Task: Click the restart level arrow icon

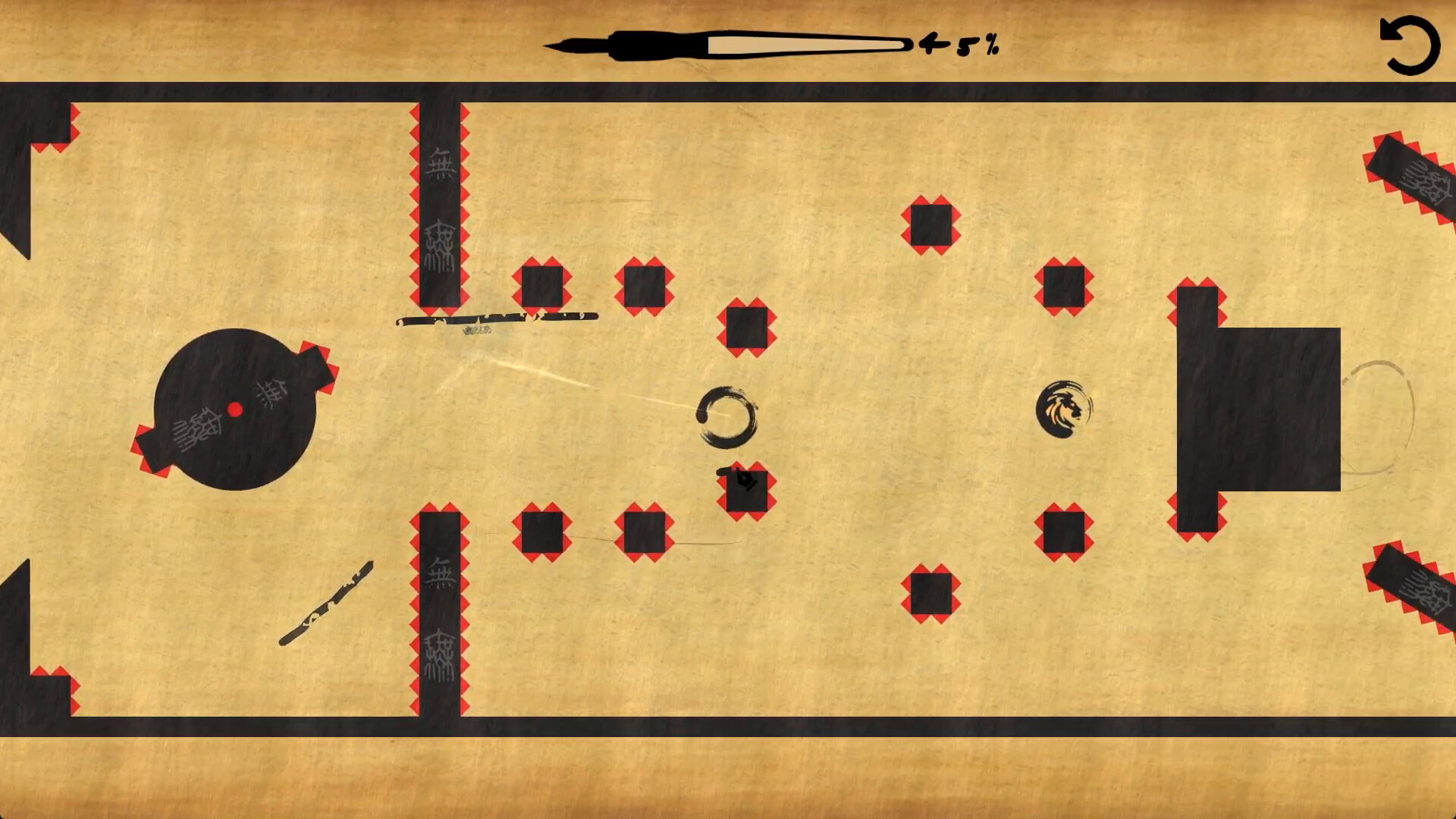Action: pos(1412,43)
